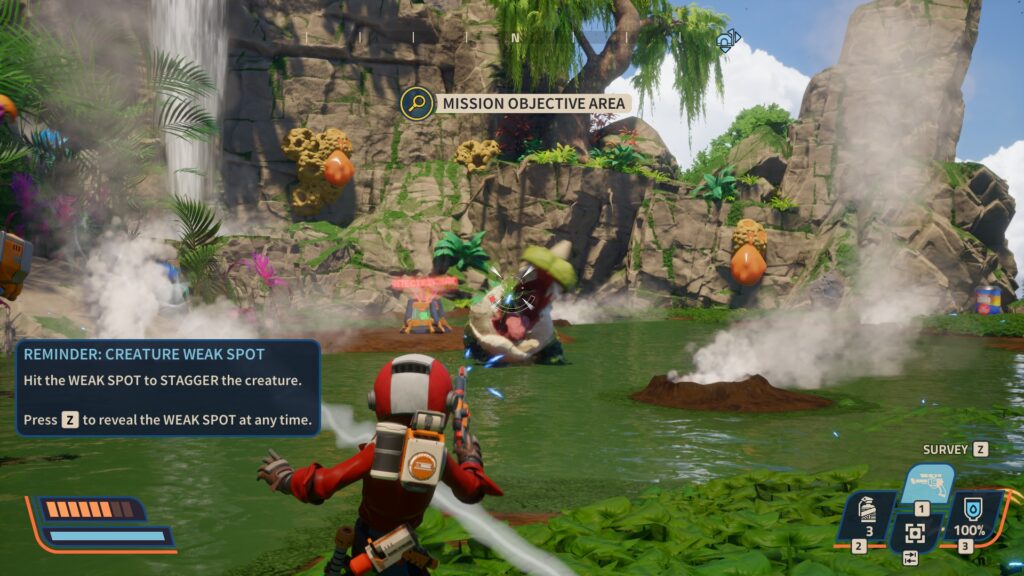Click the compass strip's N marker
Screen dimensions: 1024x576
[x=515, y=38]
